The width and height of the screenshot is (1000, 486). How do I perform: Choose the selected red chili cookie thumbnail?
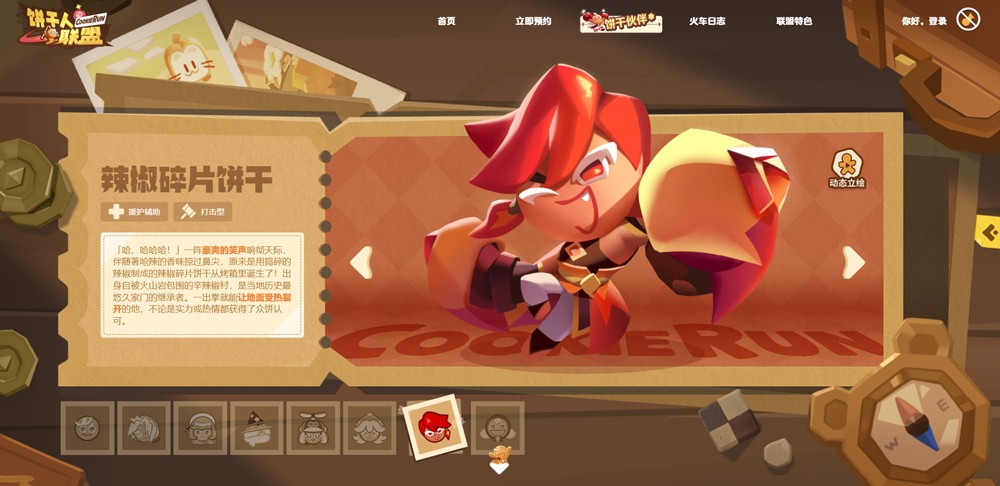point(433,424)
